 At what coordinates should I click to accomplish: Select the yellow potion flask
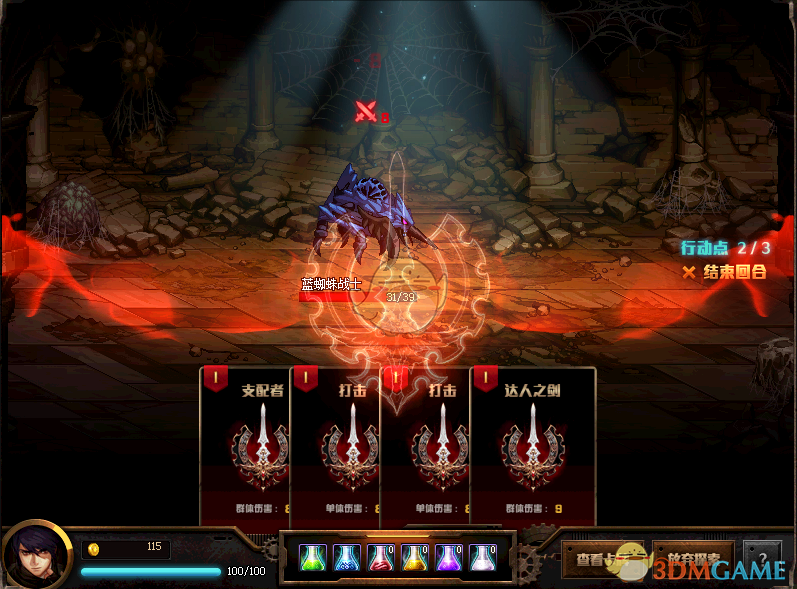414,557
